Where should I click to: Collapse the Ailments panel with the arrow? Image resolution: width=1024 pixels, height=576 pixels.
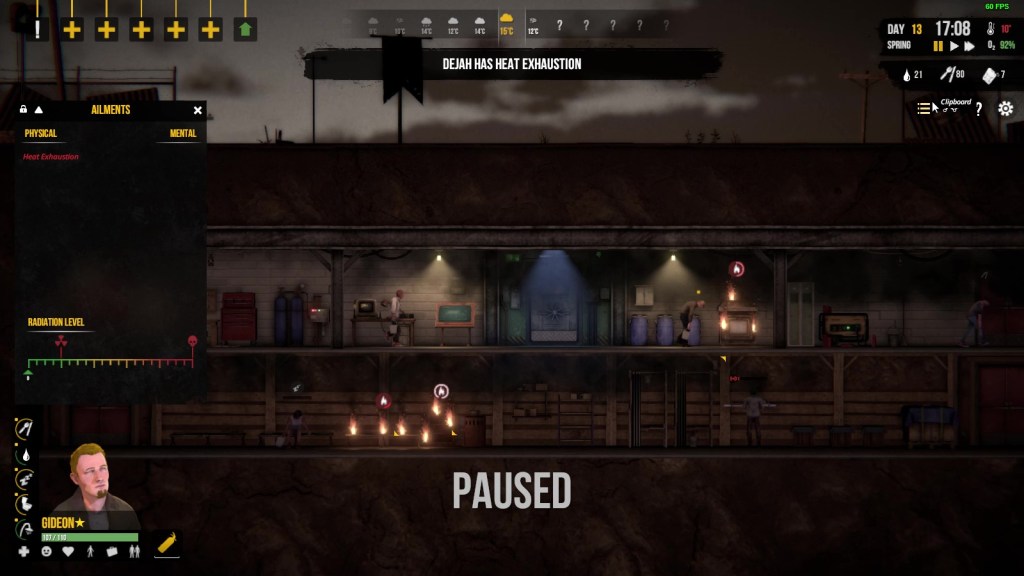pyautogui.click(x=39, y=110)
